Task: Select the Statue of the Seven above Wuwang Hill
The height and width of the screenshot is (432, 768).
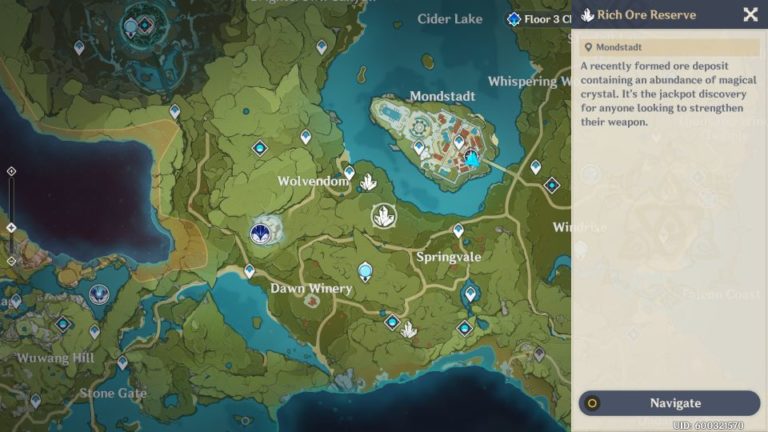Action: point(98,294)
